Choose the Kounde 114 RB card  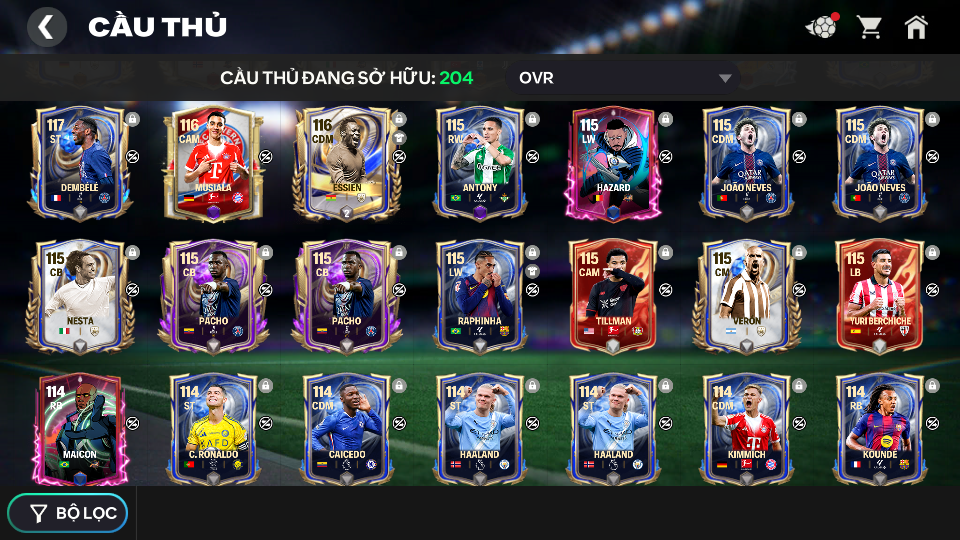(x=879, y=428)
